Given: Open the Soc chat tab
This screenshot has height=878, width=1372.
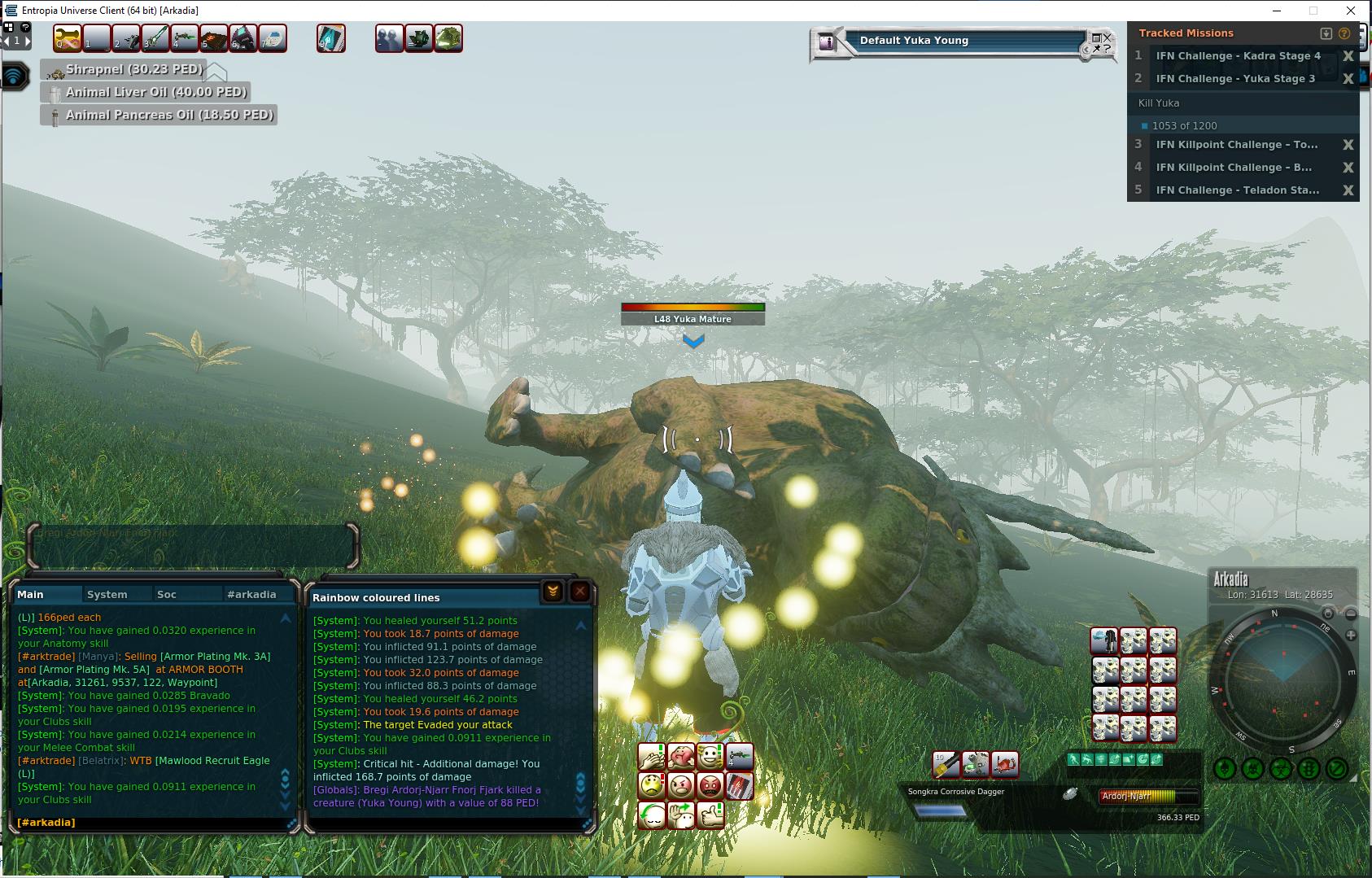Looking at the screenshot, I should [167, 594].
